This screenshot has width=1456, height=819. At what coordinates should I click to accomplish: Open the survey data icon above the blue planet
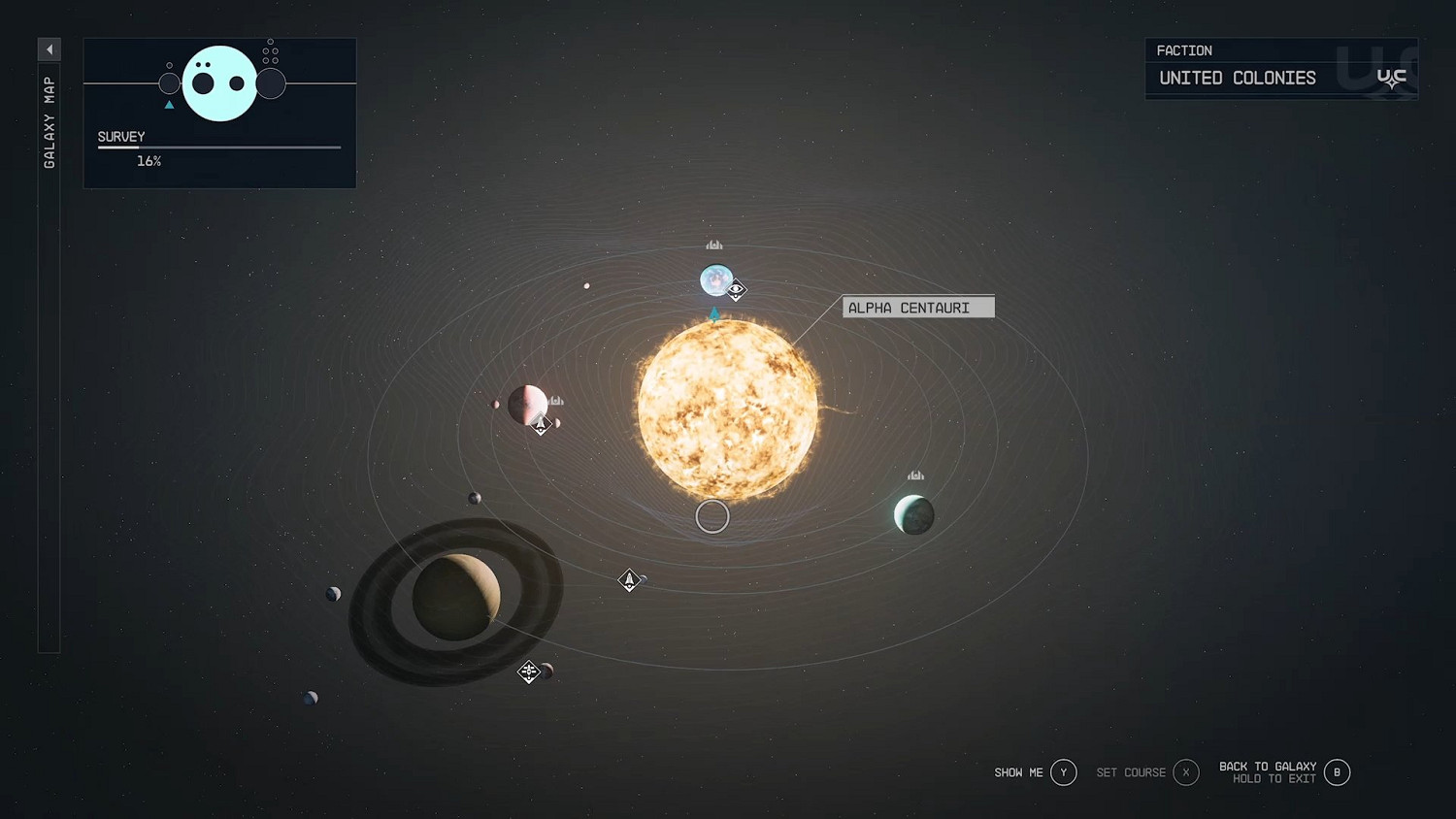715,246
